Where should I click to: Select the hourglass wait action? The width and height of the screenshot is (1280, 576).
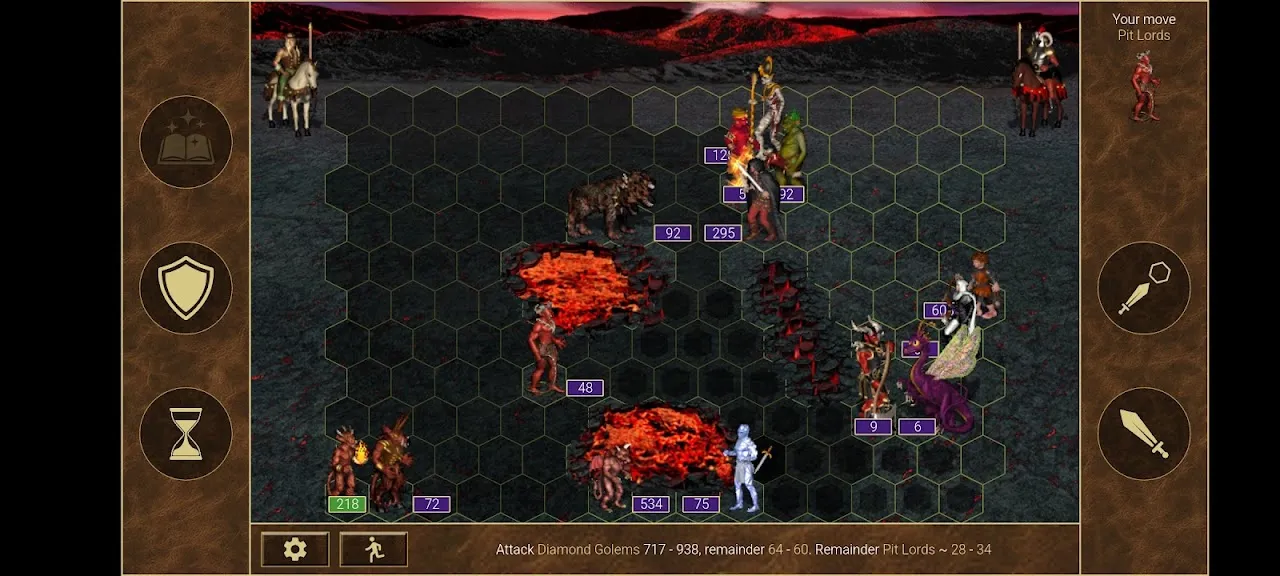click(186, 434)
